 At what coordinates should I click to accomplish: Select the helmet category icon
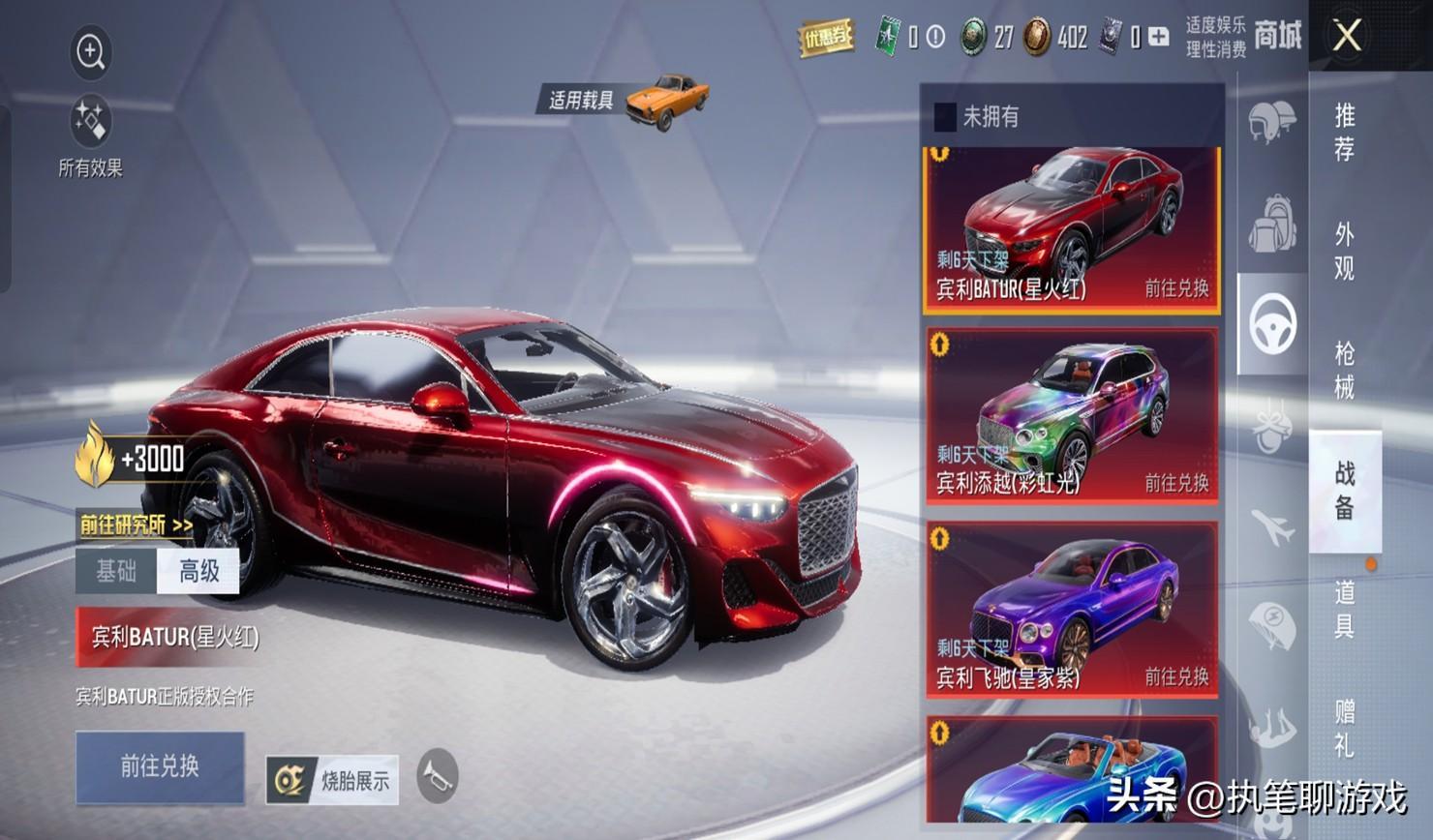click(x=1271, y=123)
